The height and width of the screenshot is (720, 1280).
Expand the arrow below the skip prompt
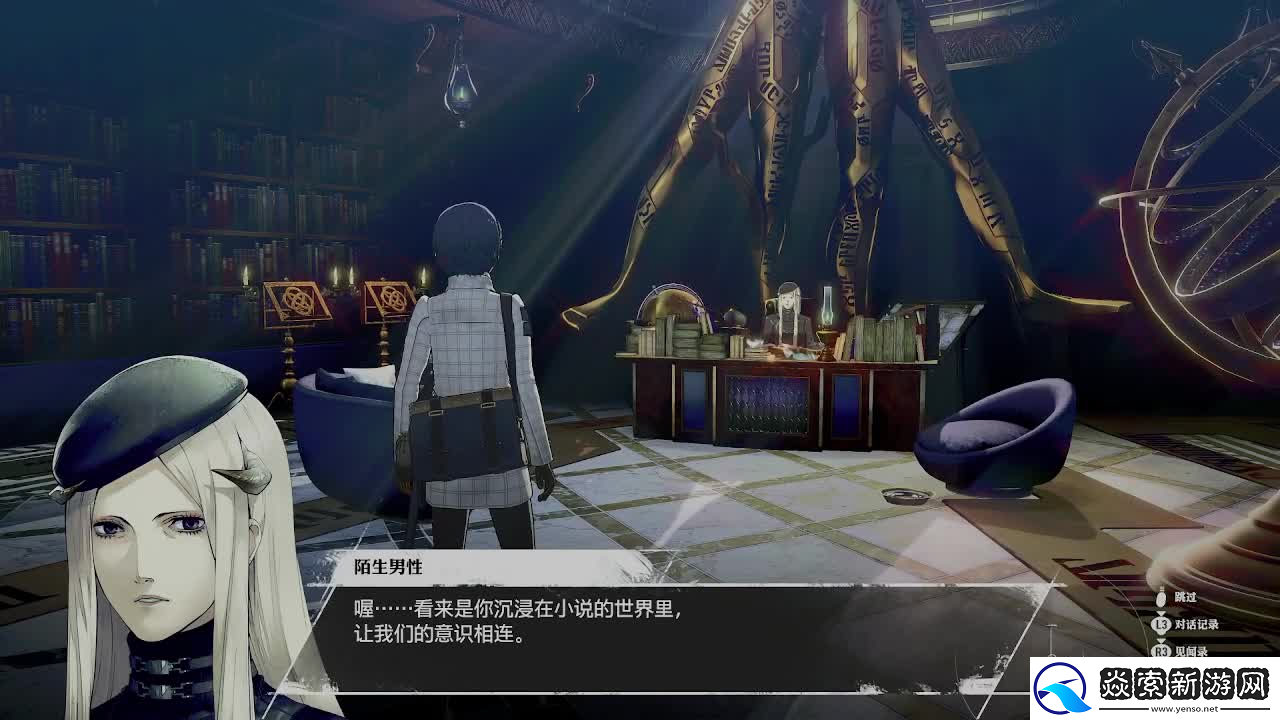click(x=1162, y=612)
